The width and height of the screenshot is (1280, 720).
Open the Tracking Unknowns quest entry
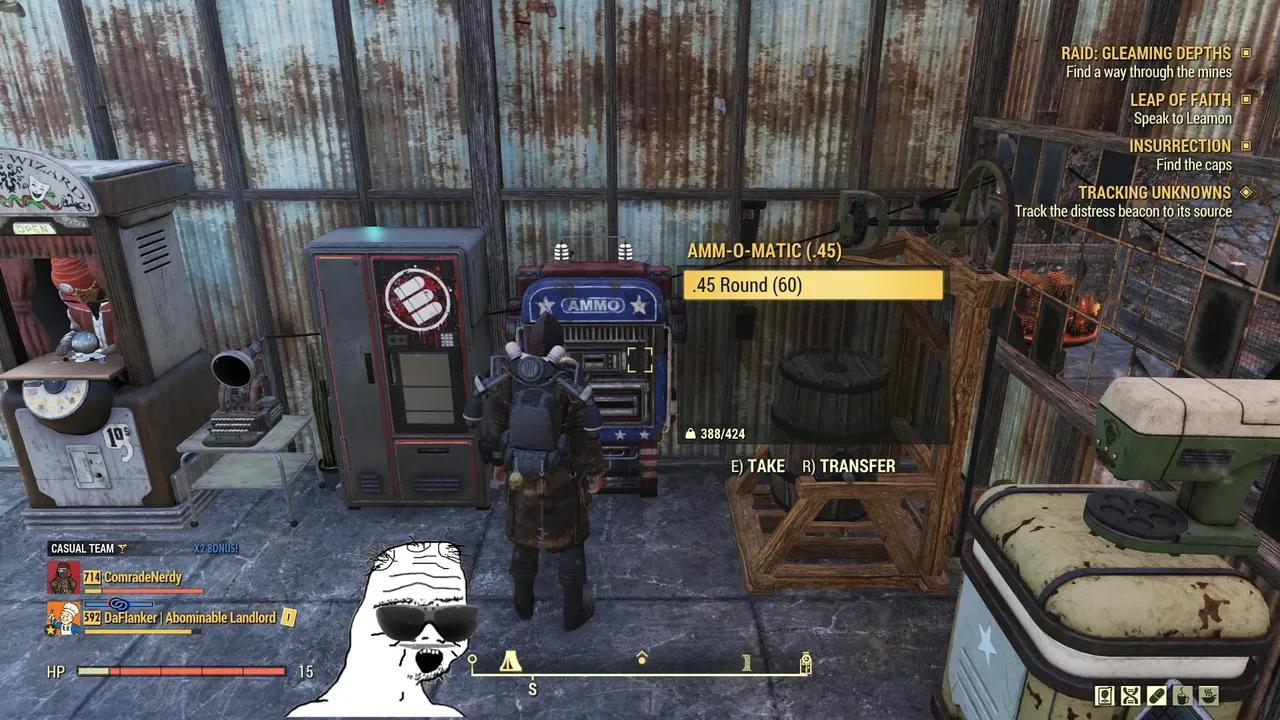[1154, 192]
